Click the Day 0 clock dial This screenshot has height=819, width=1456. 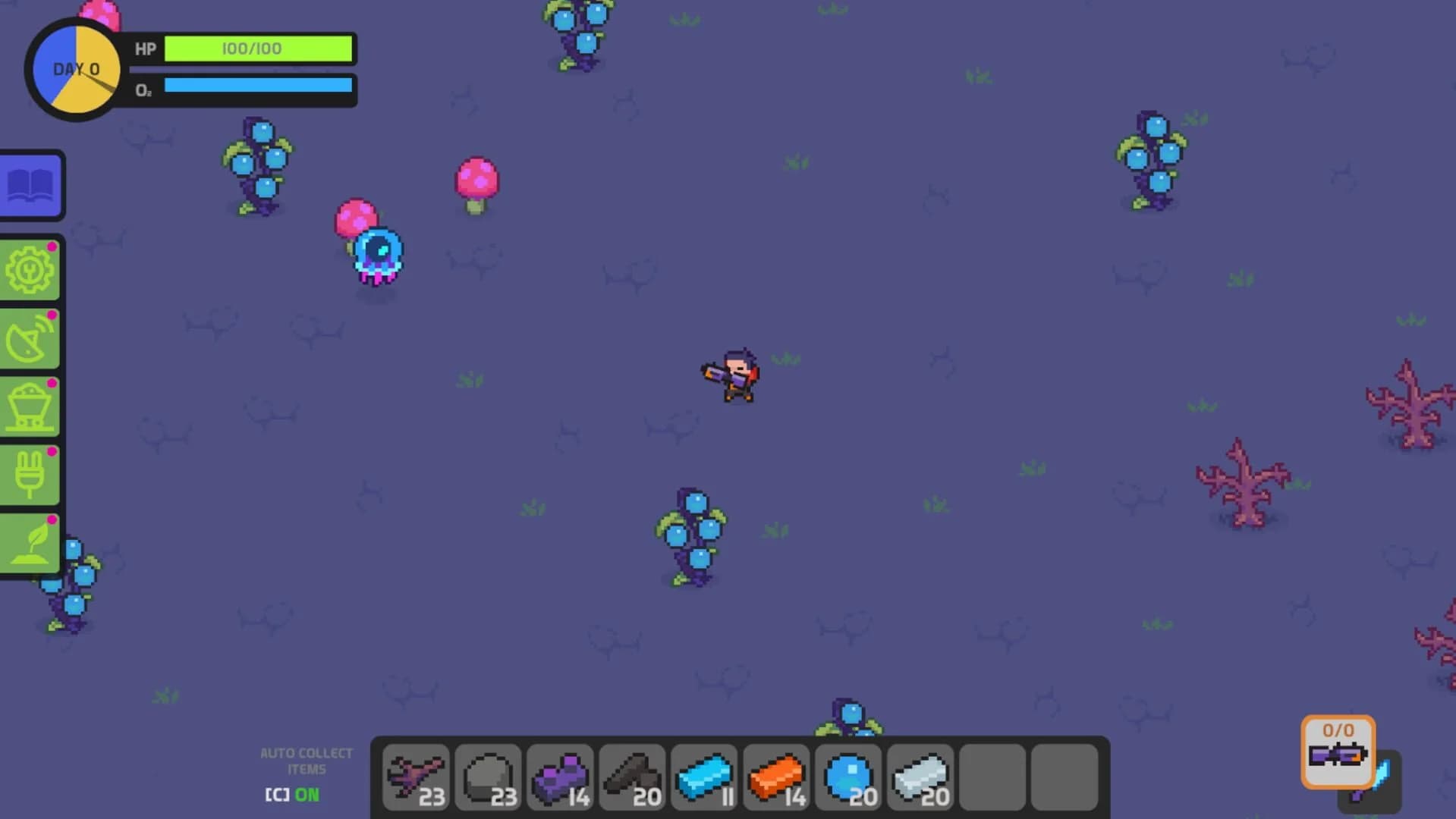75,68
